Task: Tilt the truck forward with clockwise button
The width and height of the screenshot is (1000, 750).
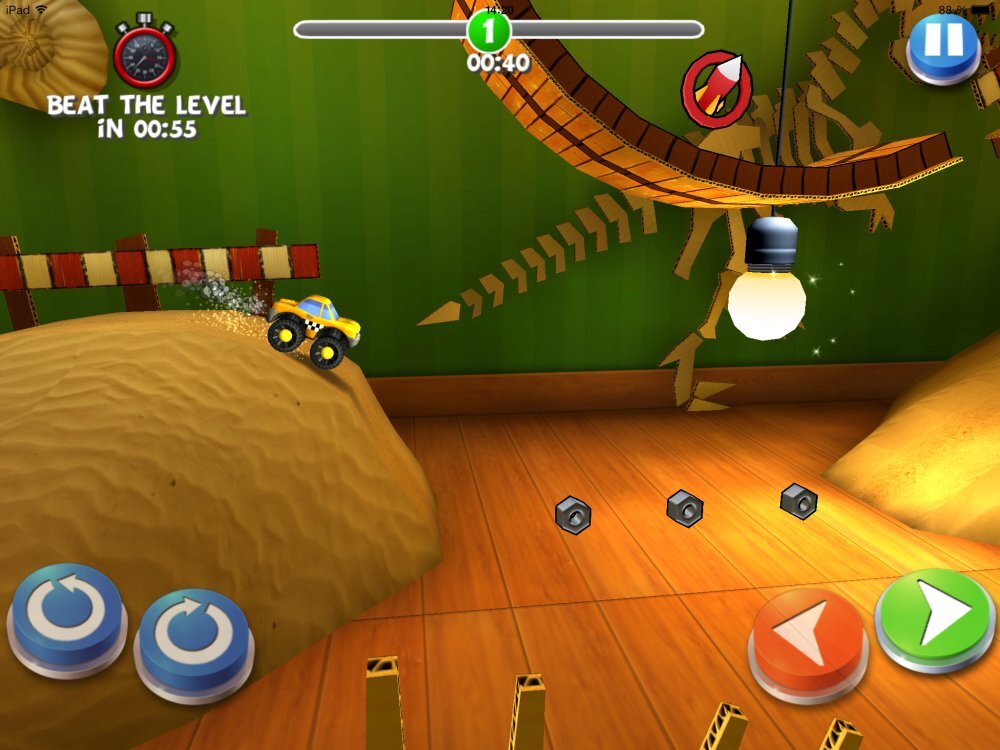Action: (x=192, y=637)
